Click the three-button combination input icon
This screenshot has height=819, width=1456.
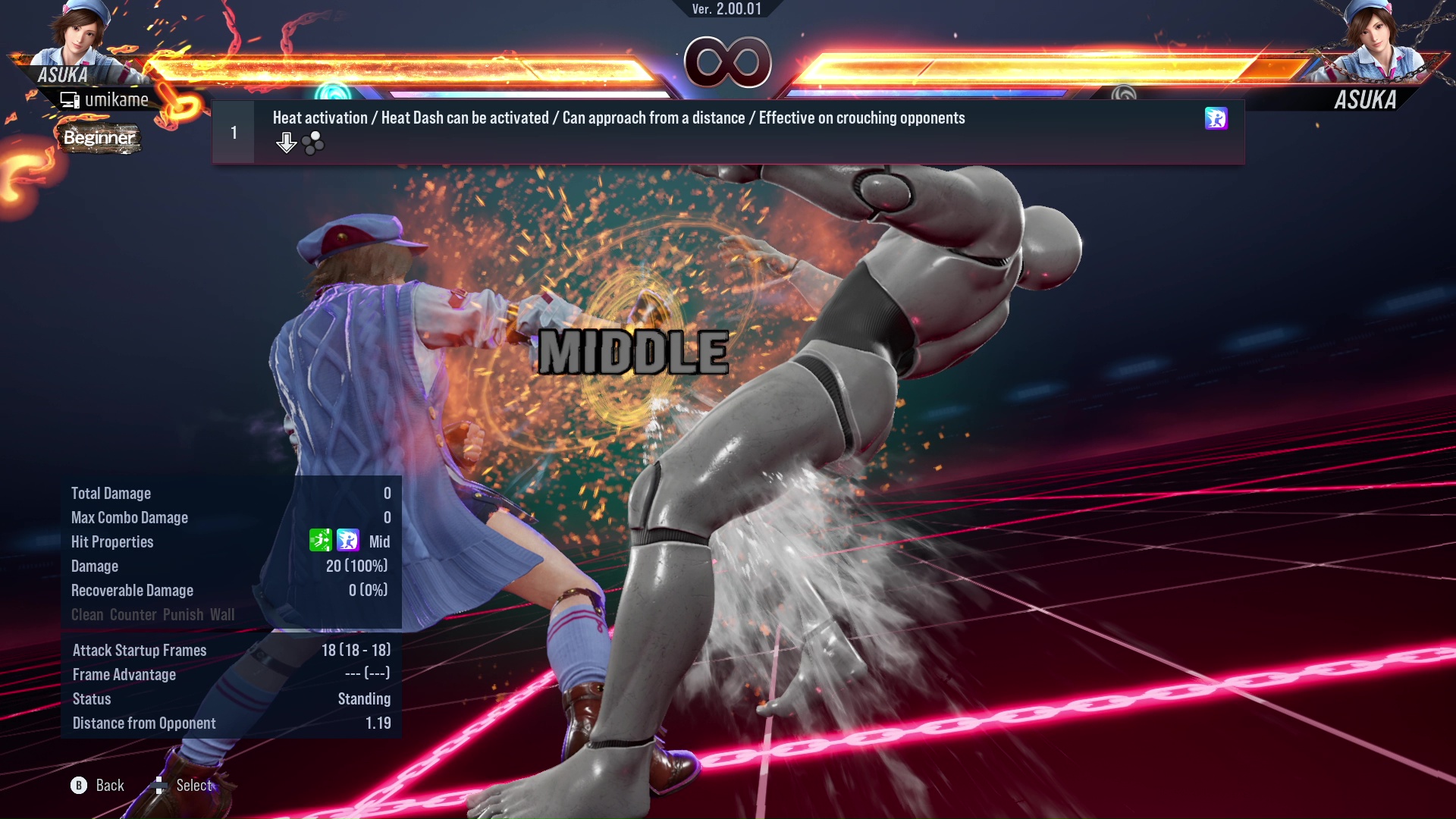coord(313,142)
